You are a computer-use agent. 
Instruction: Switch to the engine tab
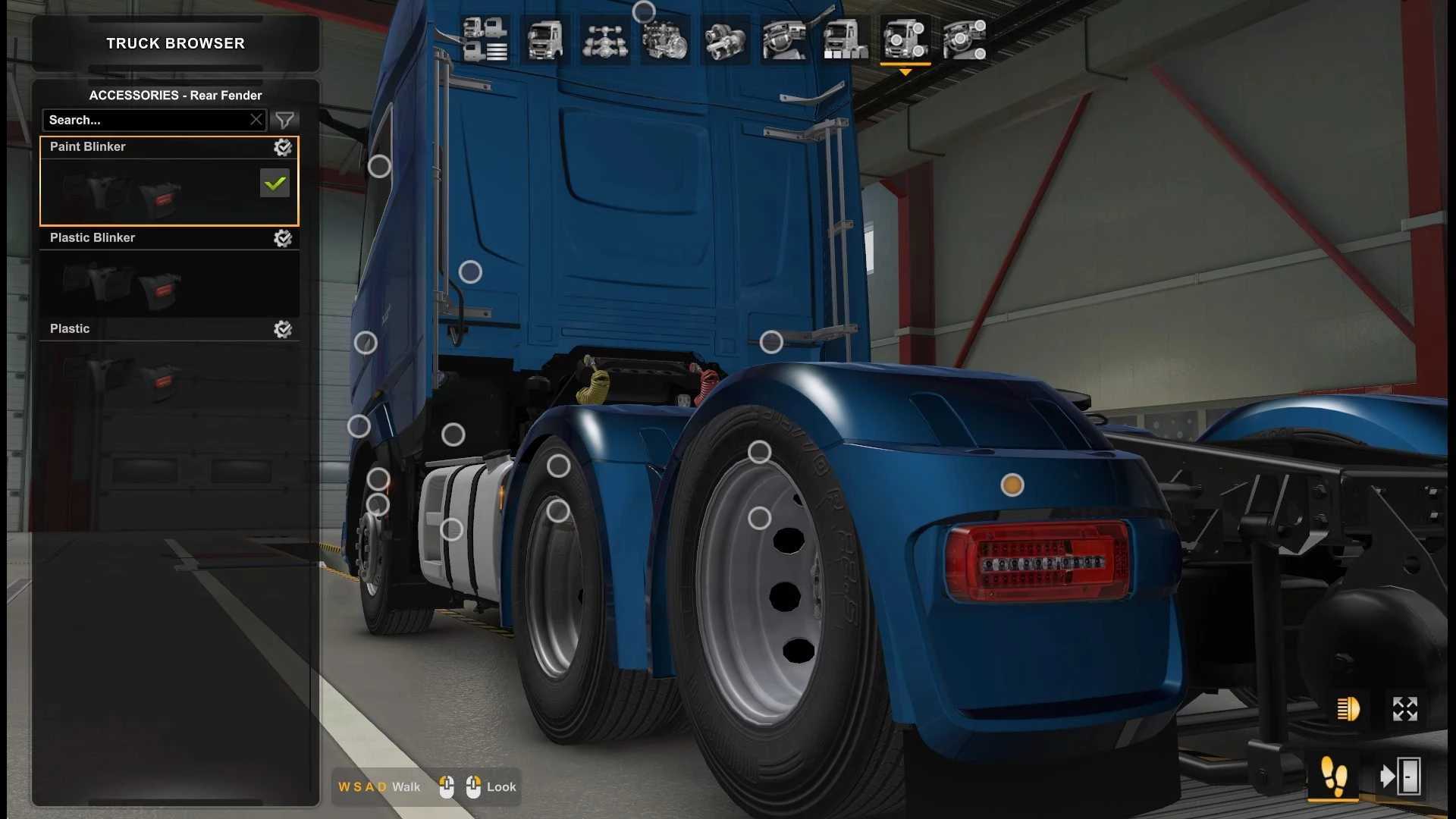pyautogui.click(x=665, y=39)
